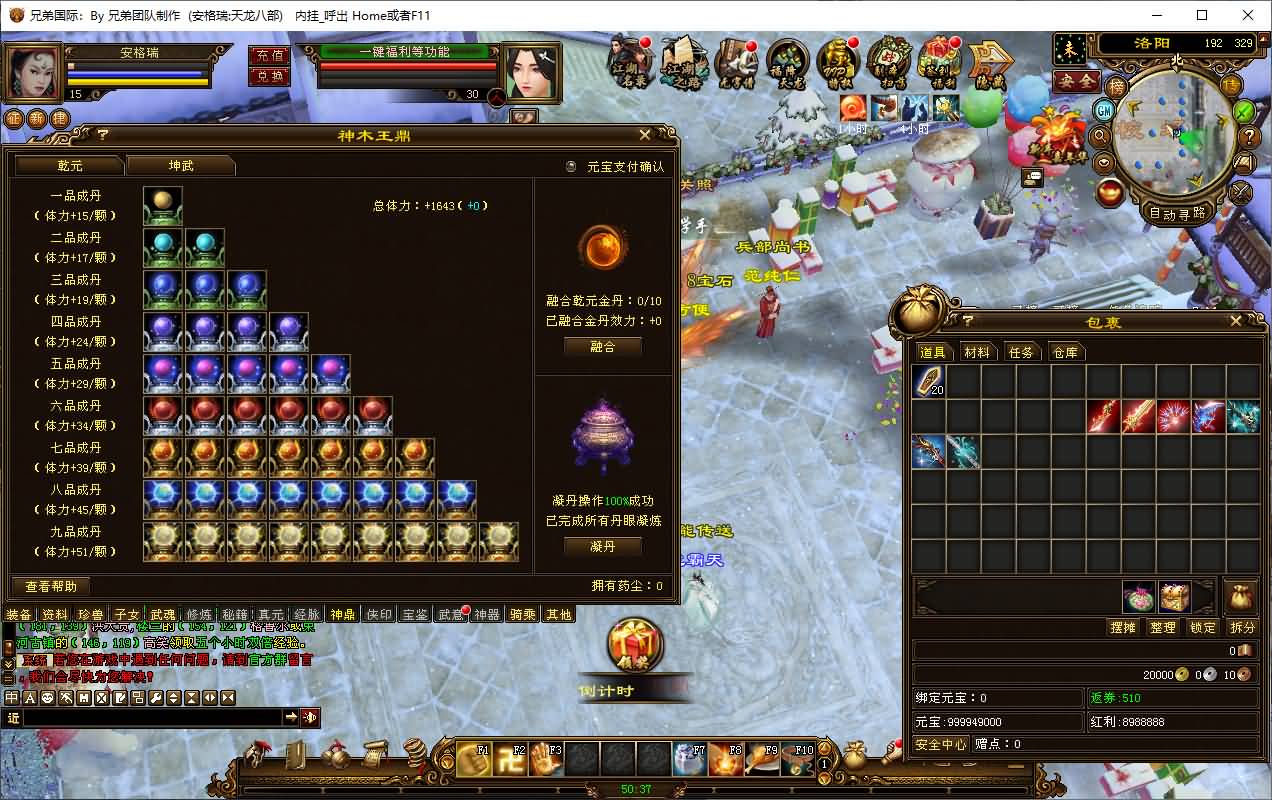Switch to the 材料 materials tab
The height and width of the screenshot is (800, 1272).
click(x=976, y=352)
